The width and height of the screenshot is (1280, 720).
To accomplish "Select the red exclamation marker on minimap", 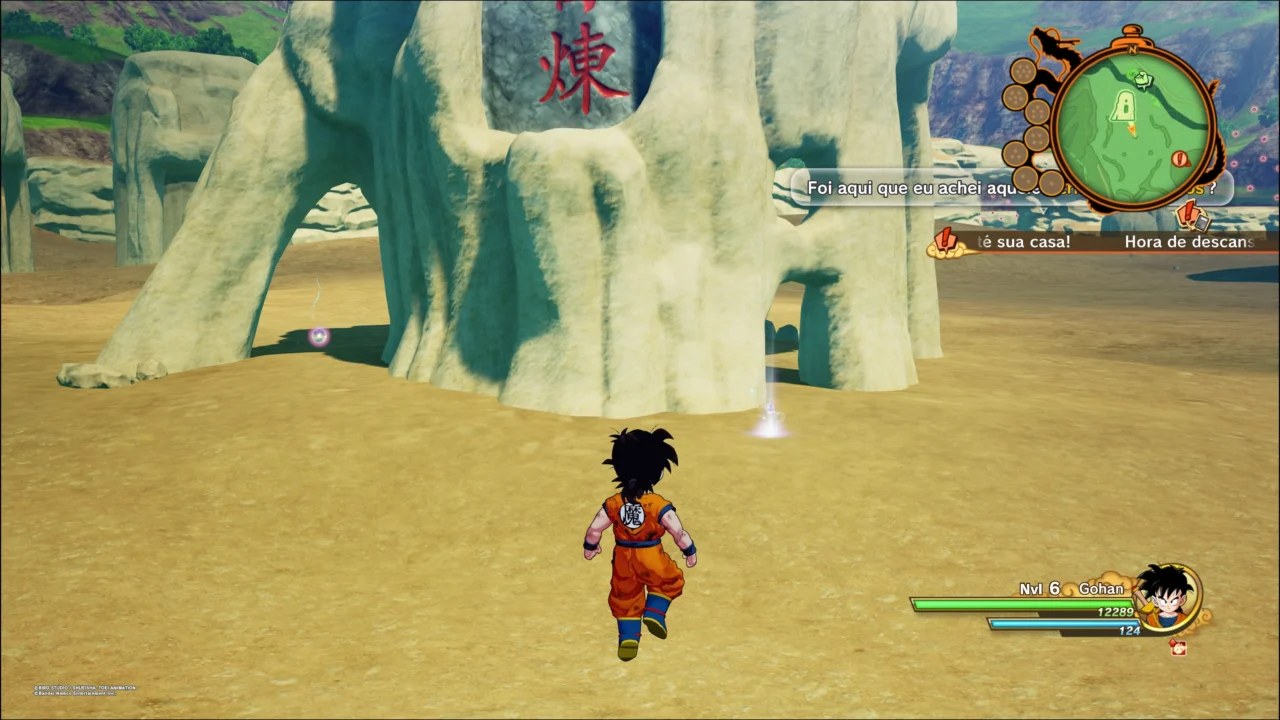I will coord(1181,158).
